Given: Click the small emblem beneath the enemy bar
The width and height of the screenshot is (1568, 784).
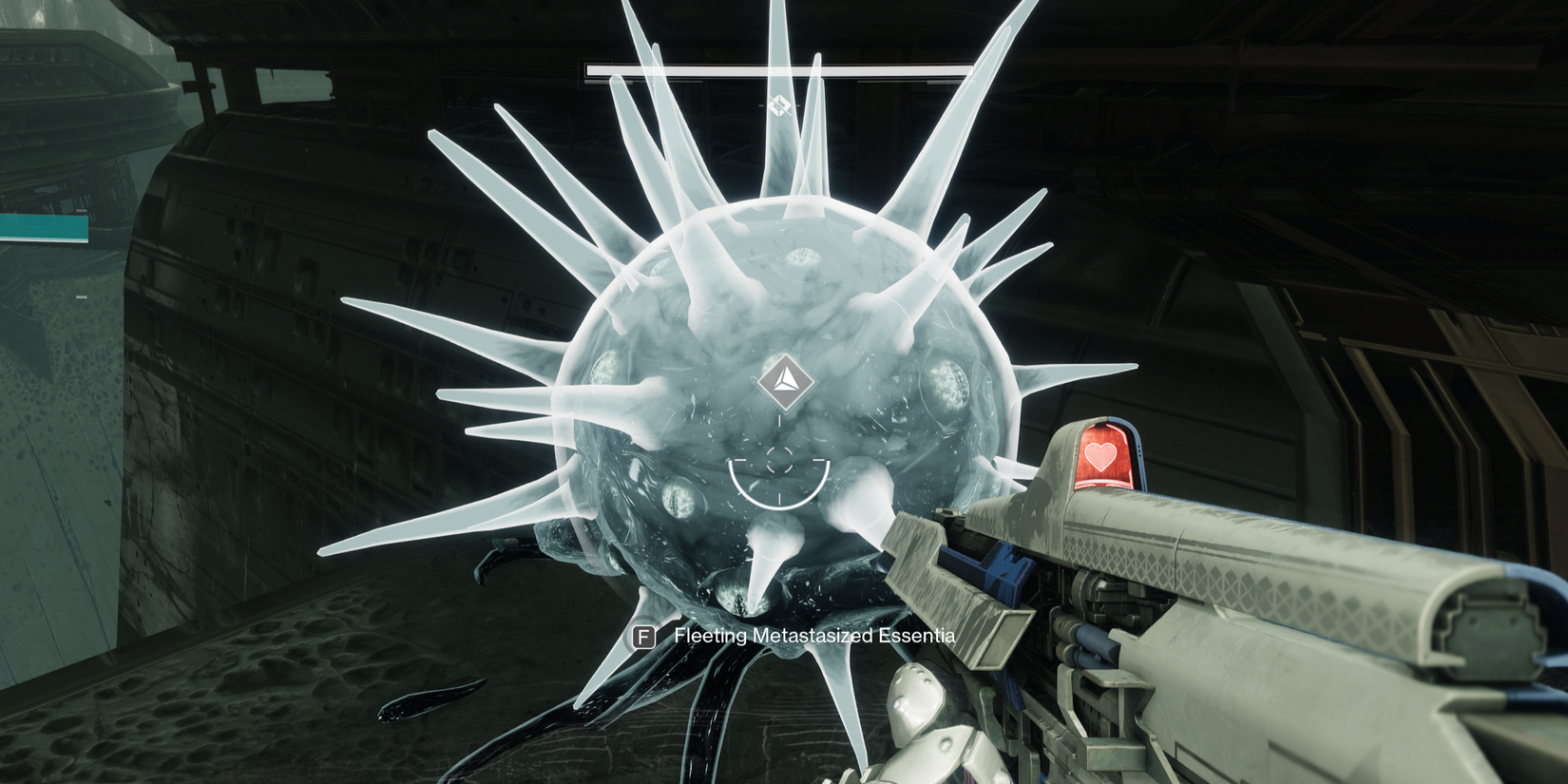Looking at the screenshot, I should click(779, 105).
